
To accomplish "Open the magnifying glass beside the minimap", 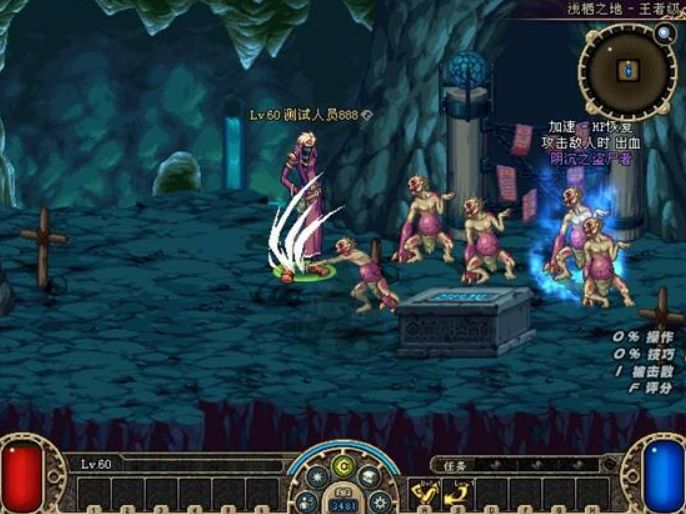I will [x=665, y=32].
